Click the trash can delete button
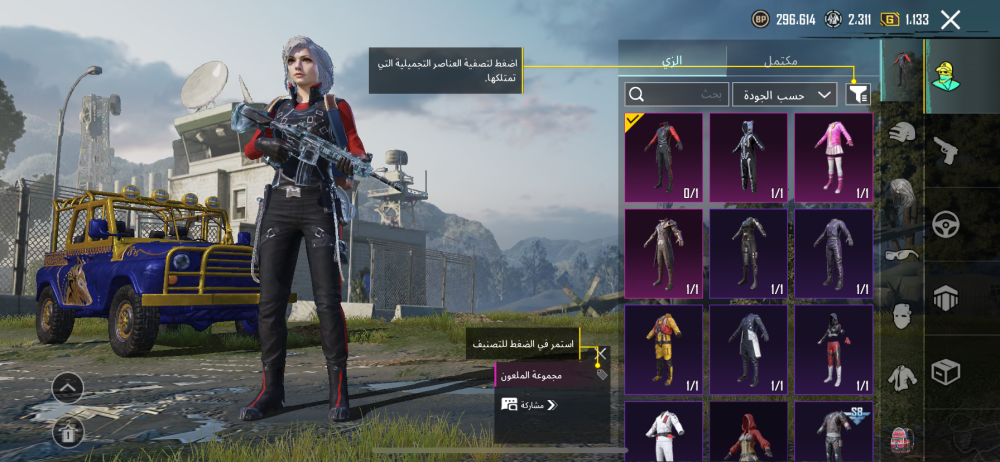 click(x=67, y=431)
